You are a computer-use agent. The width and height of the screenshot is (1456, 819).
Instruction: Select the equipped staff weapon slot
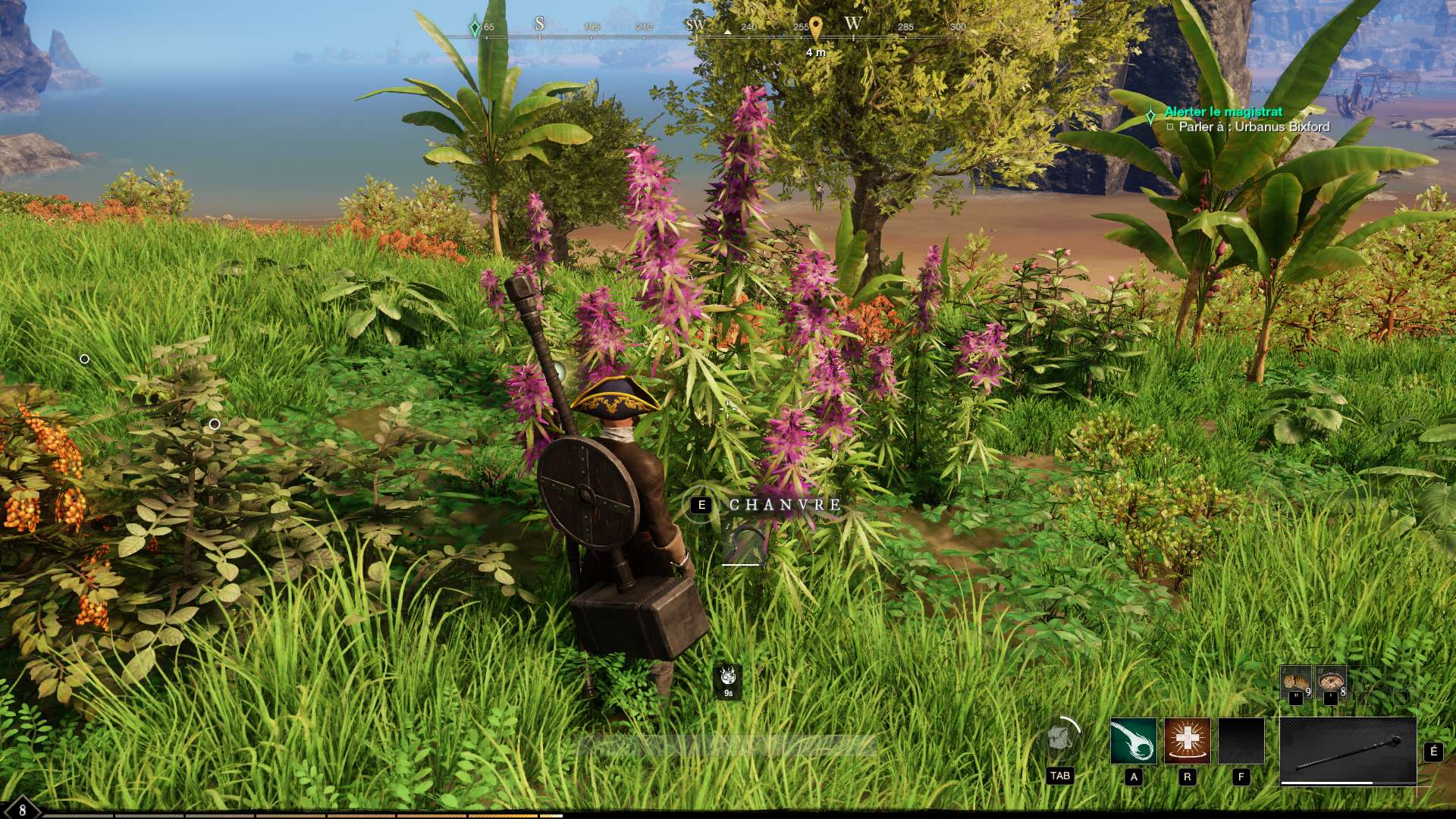click(1348, 750)
